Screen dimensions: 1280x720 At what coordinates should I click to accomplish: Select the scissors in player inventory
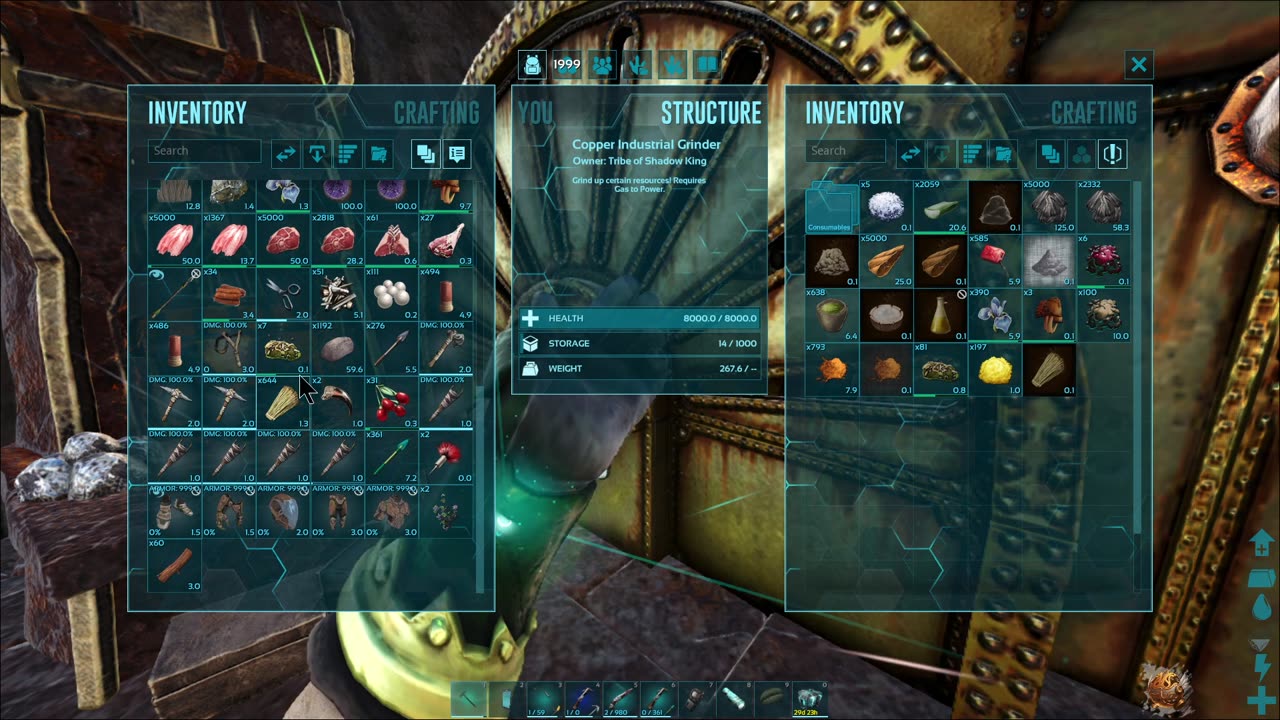pyautogui.click(x=284, y=294)
